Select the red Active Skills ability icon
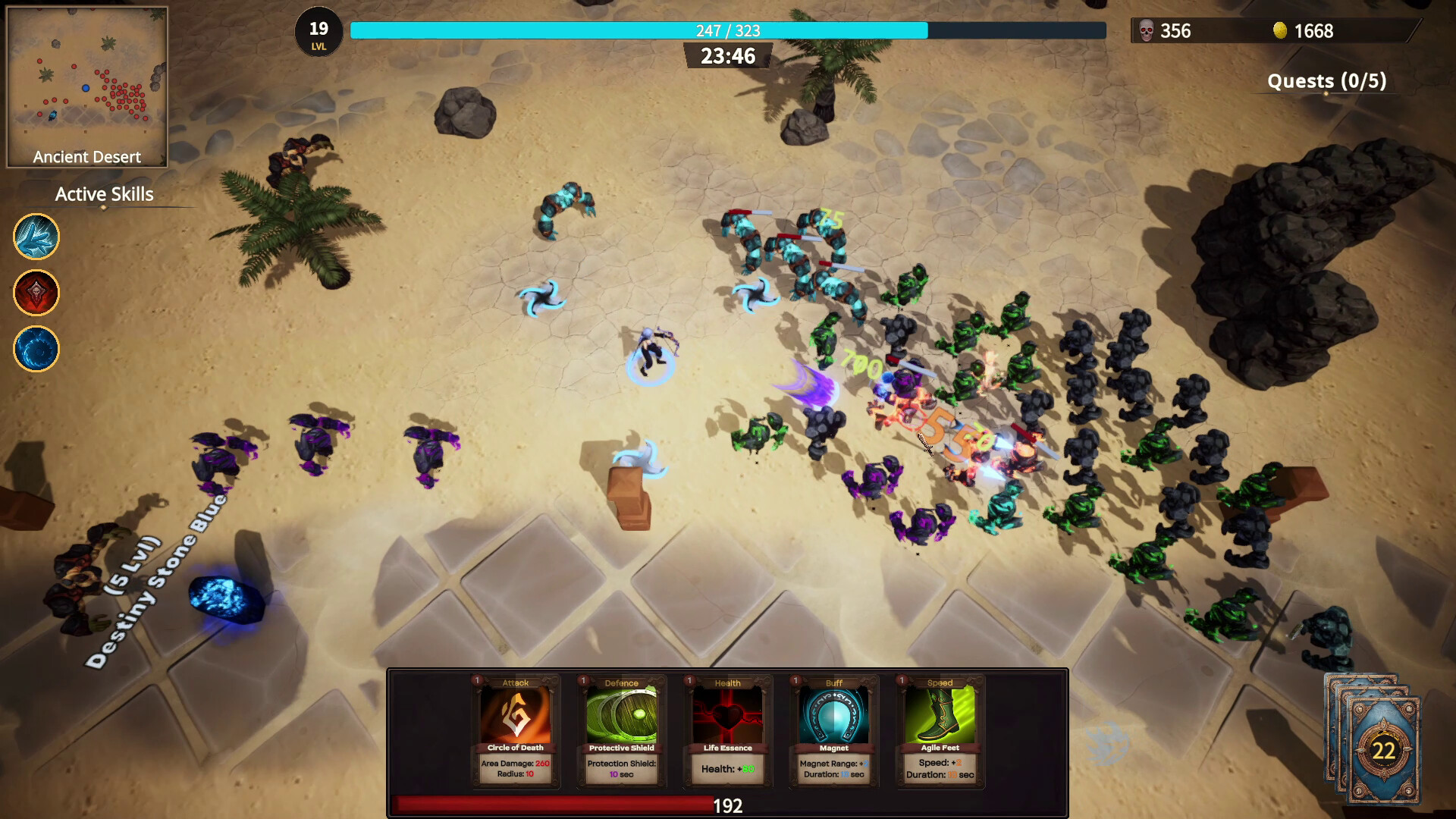The image size is (1456, 819). [36, 293]
